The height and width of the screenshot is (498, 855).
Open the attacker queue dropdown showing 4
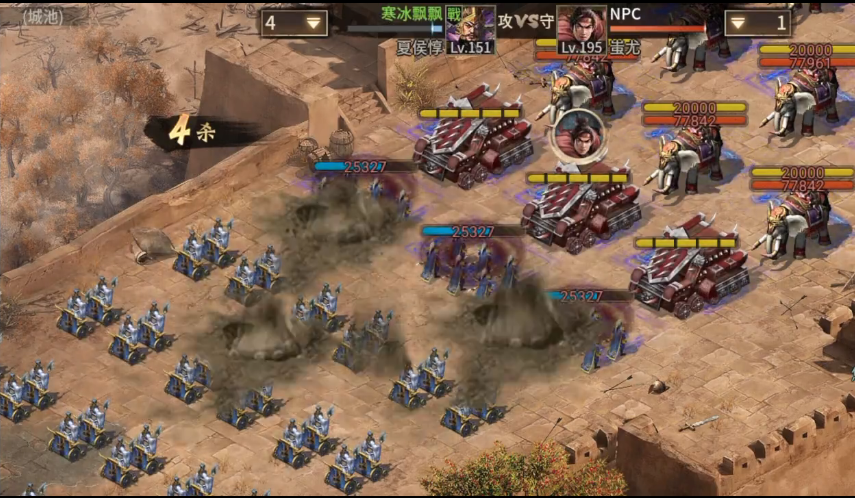[295, 23]
